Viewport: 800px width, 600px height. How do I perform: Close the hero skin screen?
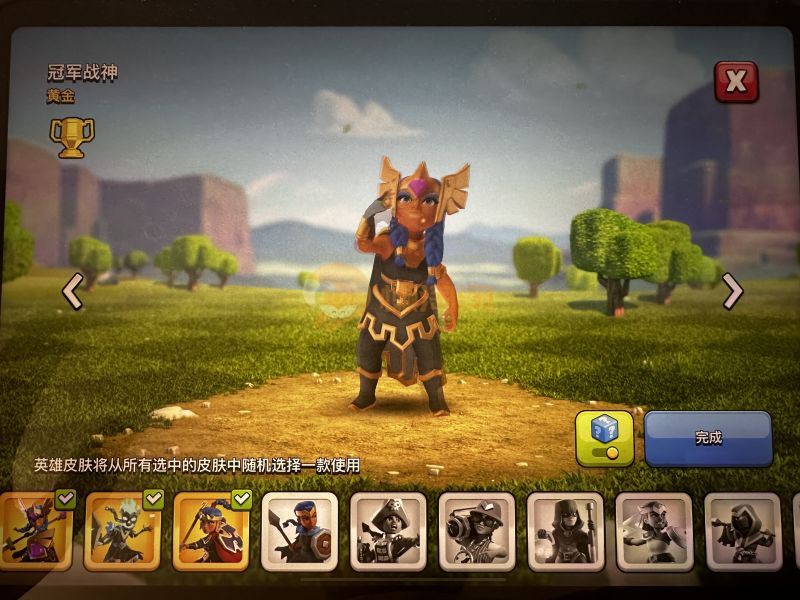(736, 83)
